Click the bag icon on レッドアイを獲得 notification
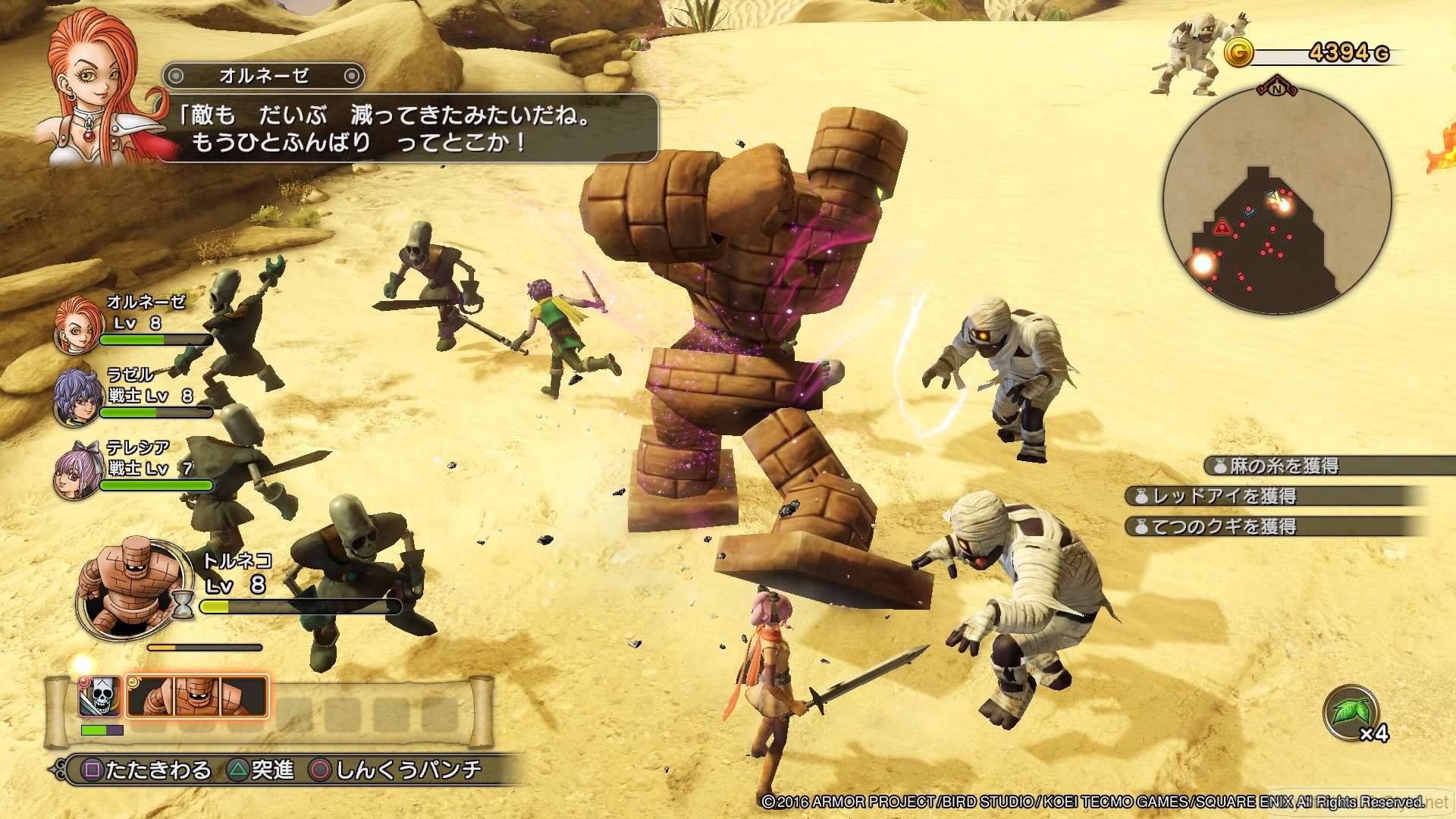The height and width of the screenshot is (819, 1456). pos(1142,497)
